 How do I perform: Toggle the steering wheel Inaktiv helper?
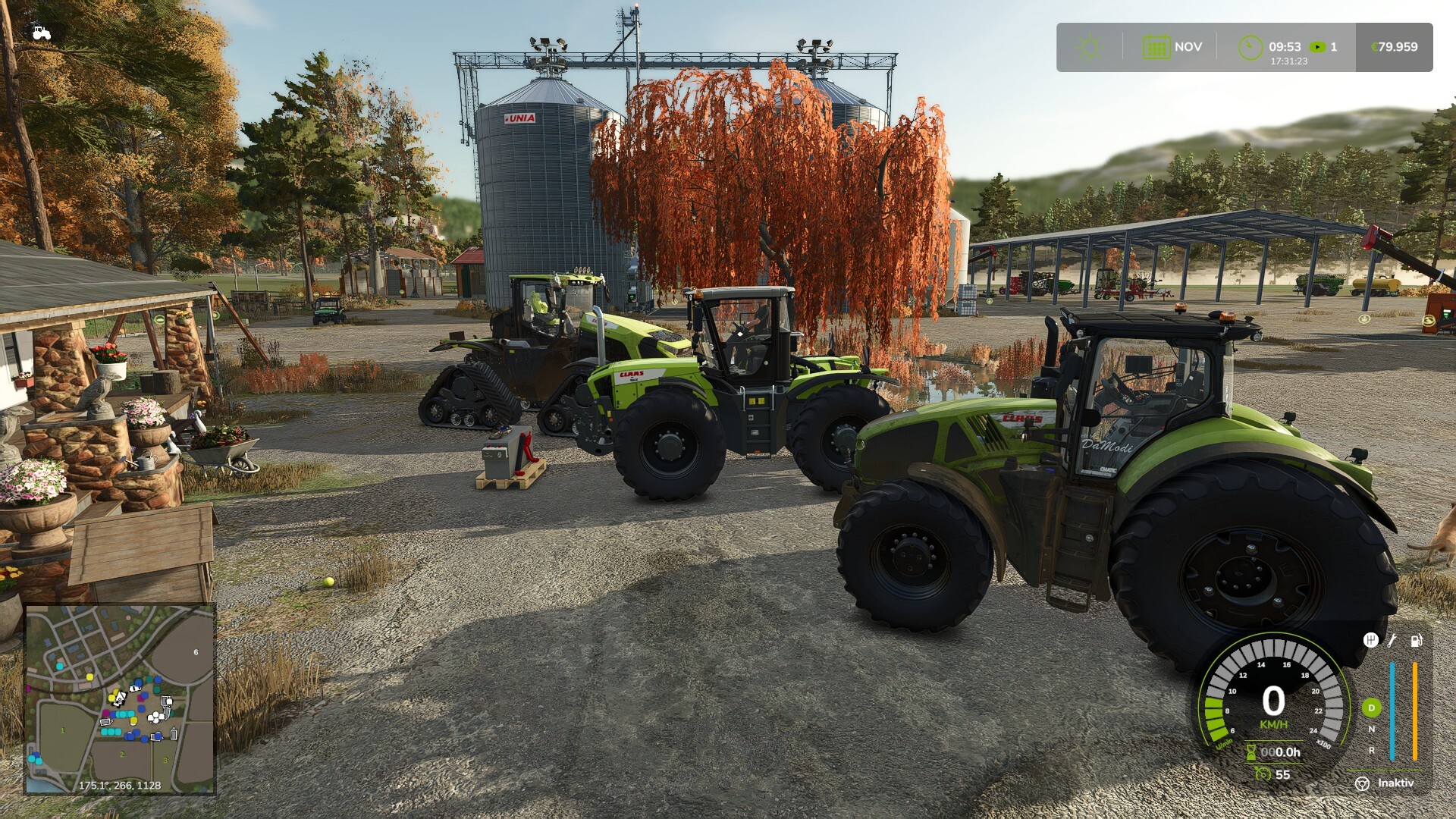(1363, 783)
